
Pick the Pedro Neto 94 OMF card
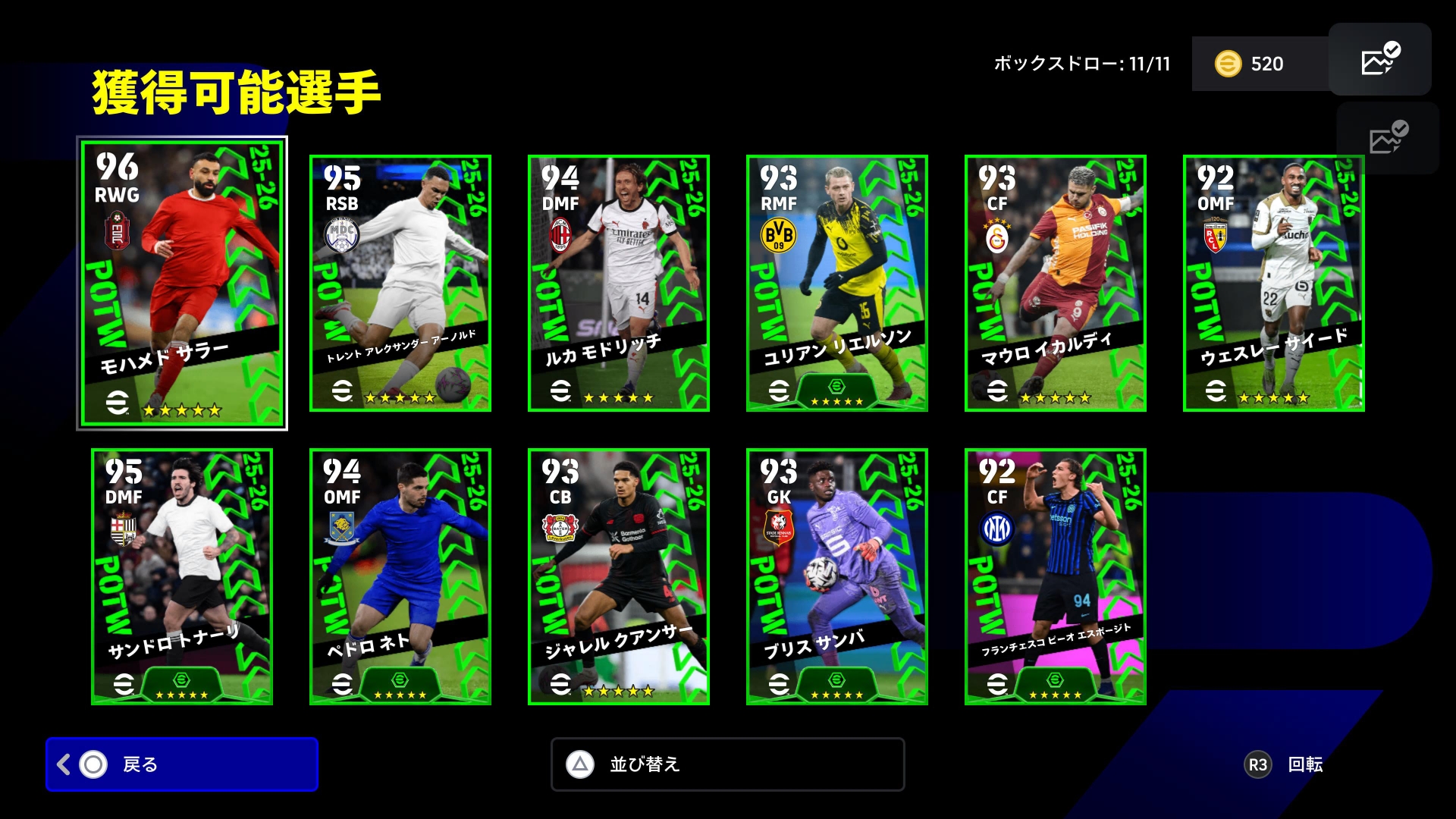click(x=400, y=576)
